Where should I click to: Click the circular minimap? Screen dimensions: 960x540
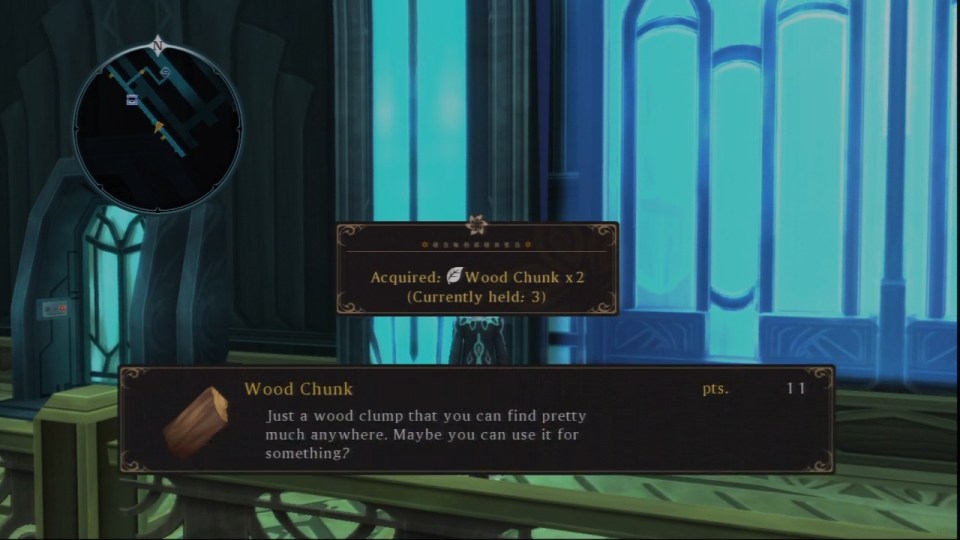point(157,128)
